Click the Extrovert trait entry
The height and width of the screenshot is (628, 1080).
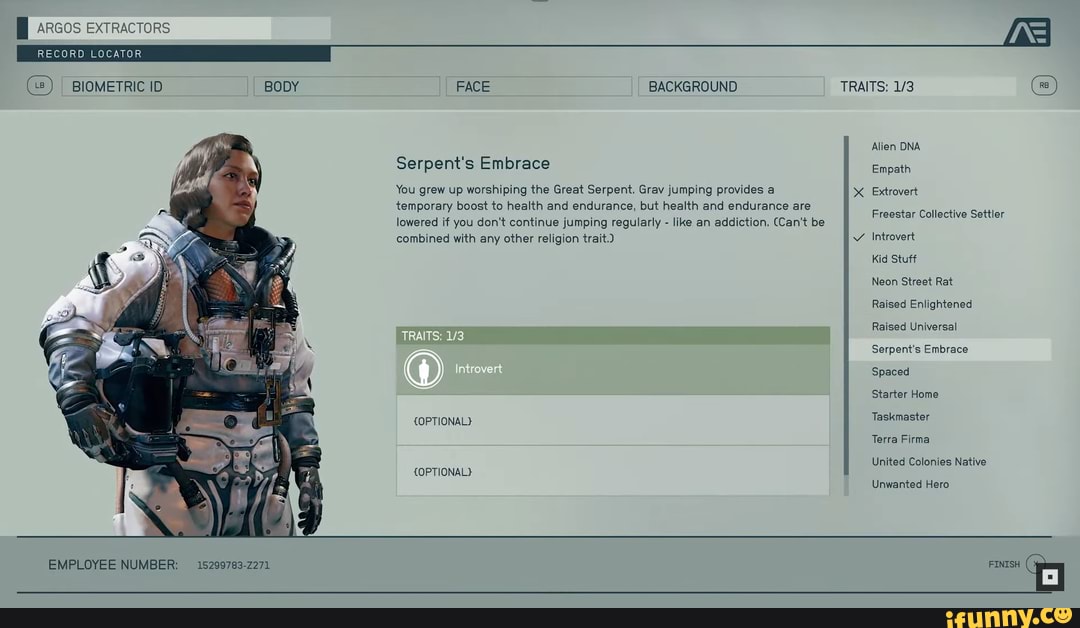[895, 192]
